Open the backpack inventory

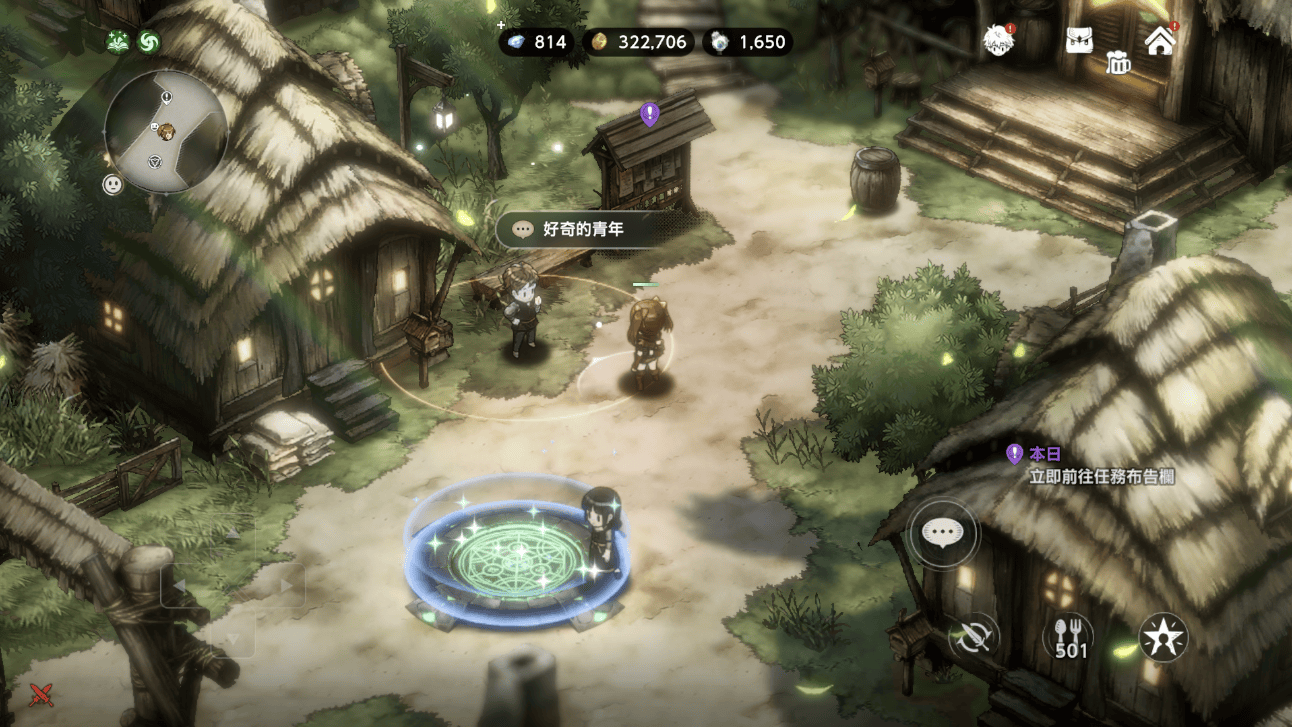coord(1078,41)
